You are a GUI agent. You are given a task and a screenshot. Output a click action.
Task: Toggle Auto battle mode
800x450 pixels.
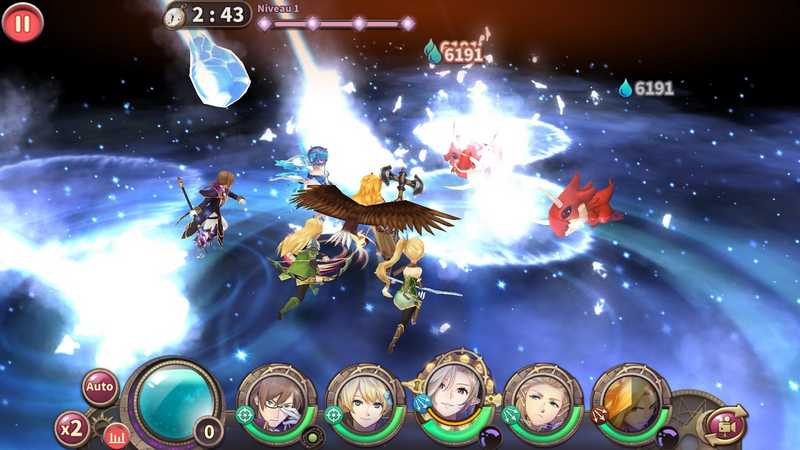[x=100, y=387]
